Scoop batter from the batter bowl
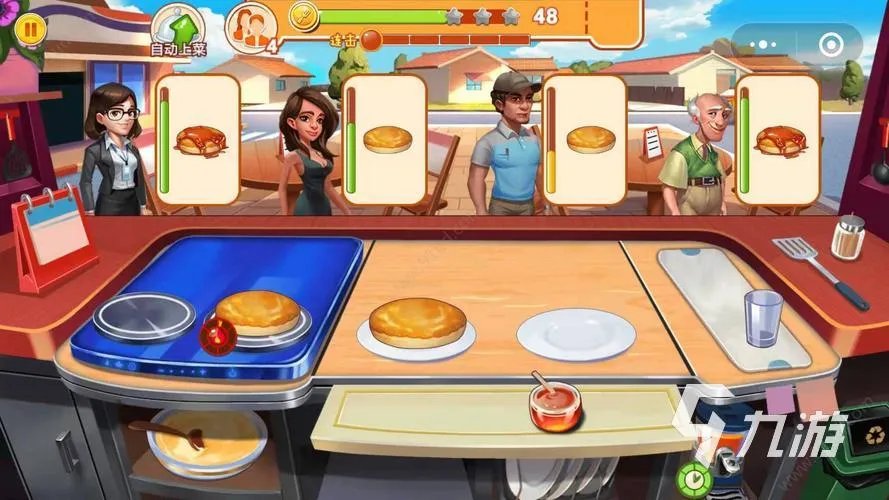This screenshot has width=889, height=500. coord(206,440)
